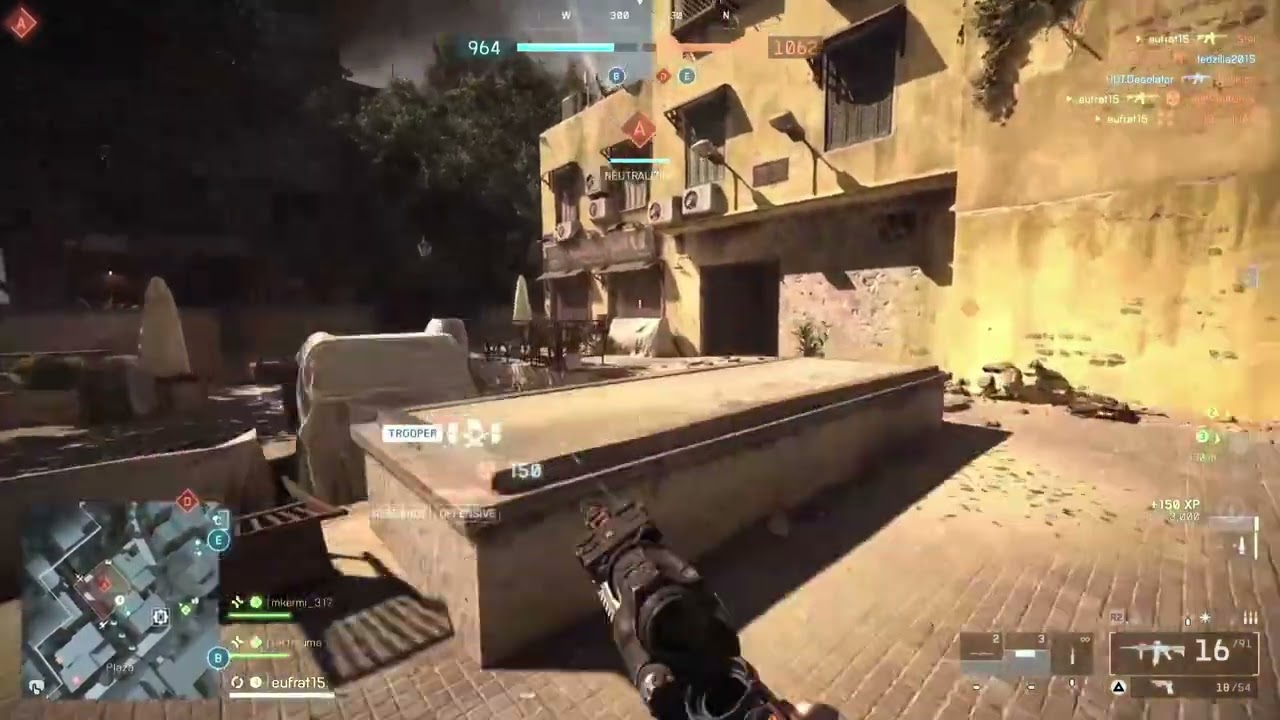Select the melee knife slot
The image size is (1280, 720).
1073,652
